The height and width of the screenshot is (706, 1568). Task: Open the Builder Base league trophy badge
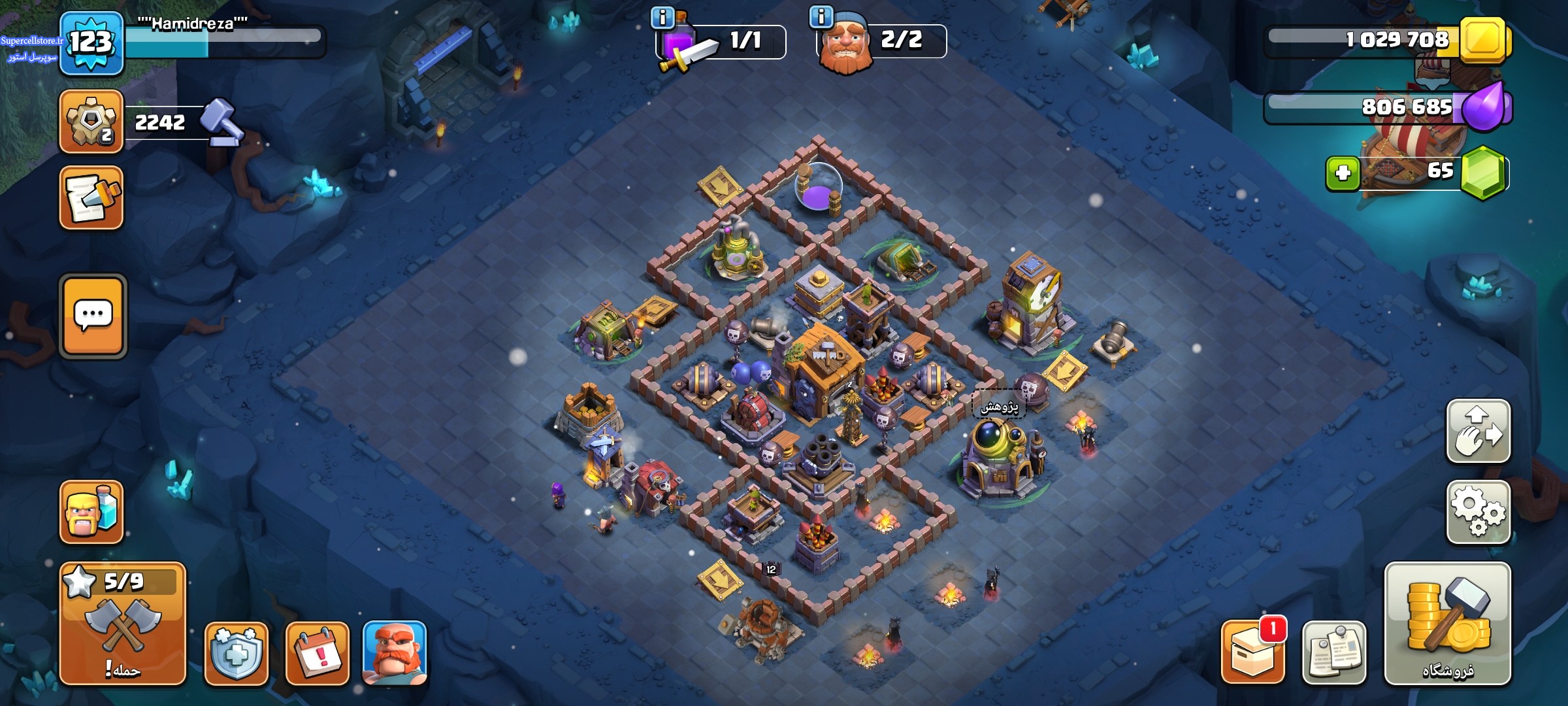coord(91,122)
